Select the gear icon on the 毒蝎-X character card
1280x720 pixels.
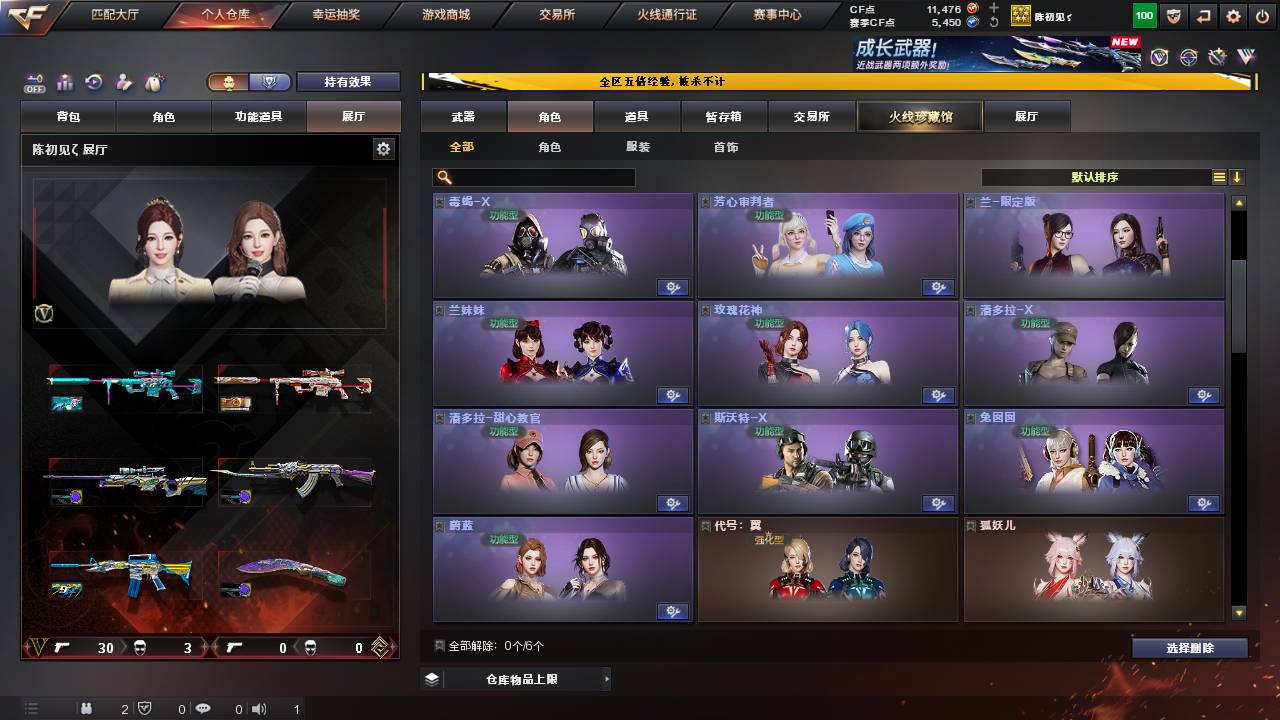673,287
